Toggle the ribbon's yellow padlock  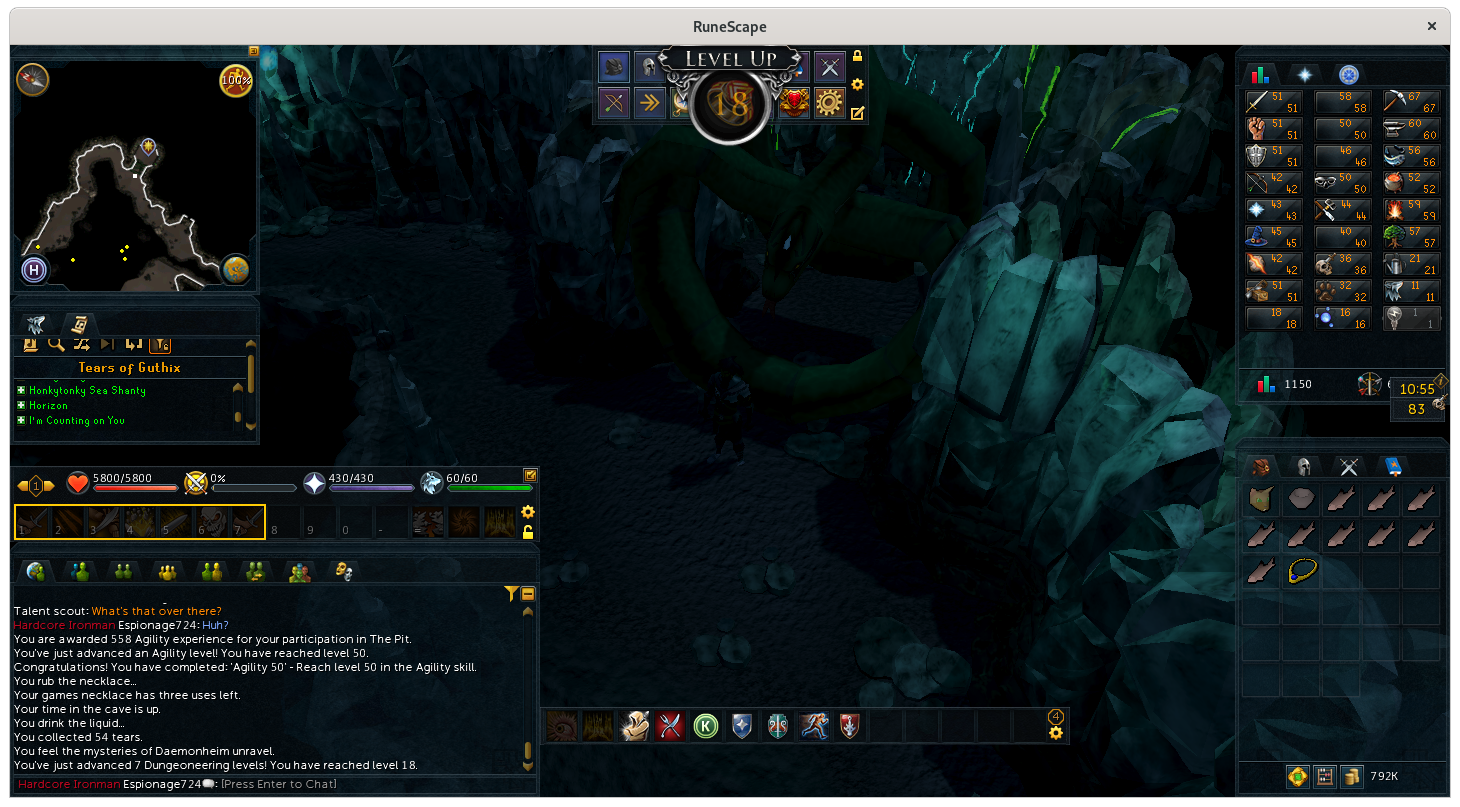857,57
